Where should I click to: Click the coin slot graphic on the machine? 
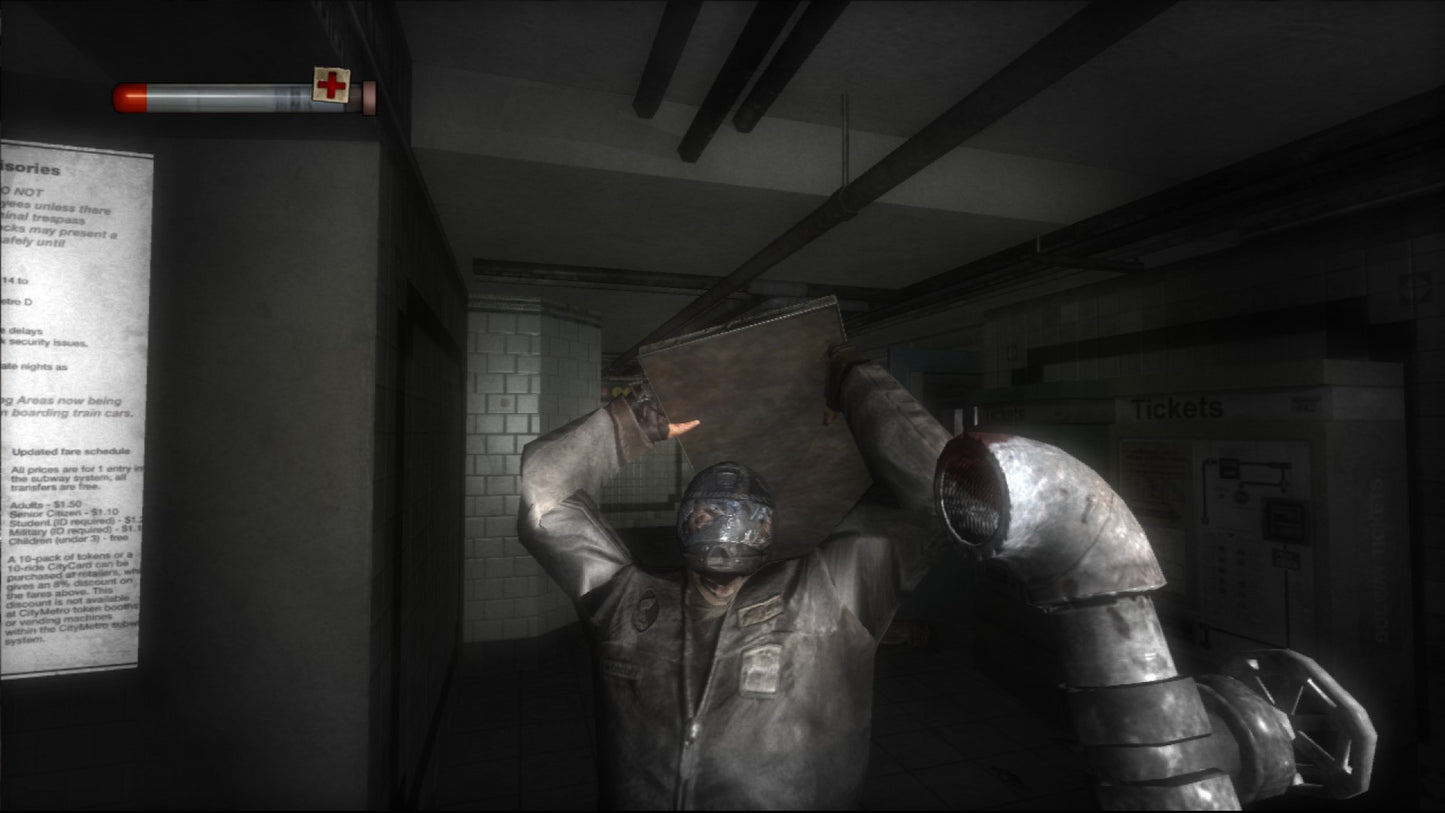[x=1240, y=496]
